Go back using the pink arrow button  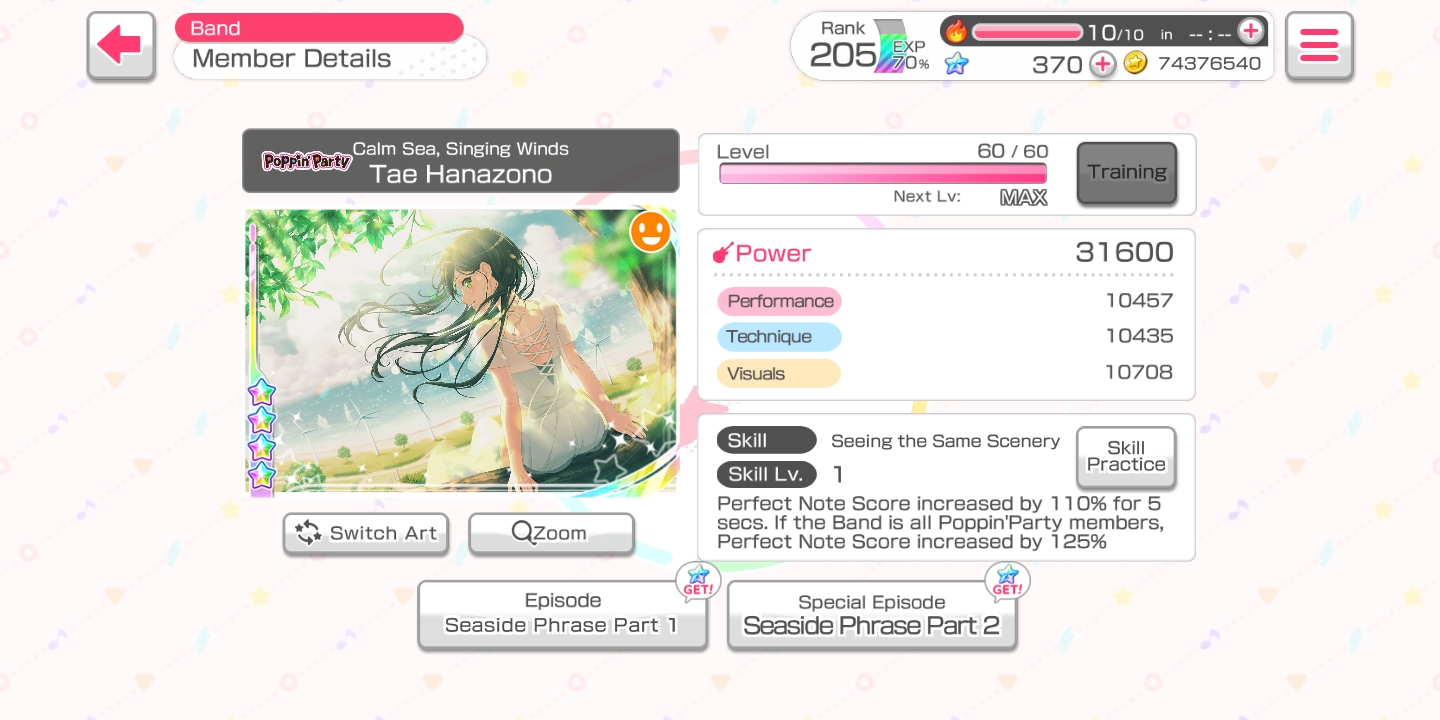click(x=121, y=46)
